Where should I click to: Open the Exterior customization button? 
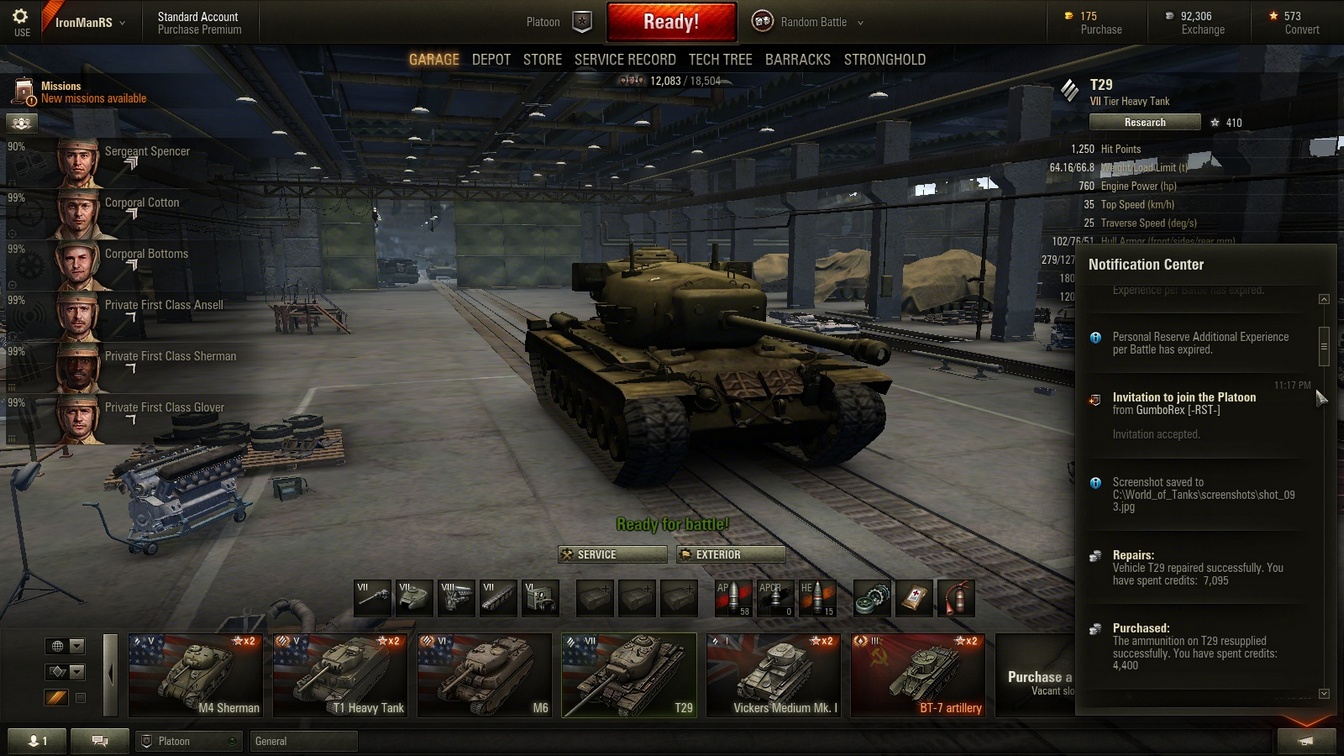(x=731, y=555)
